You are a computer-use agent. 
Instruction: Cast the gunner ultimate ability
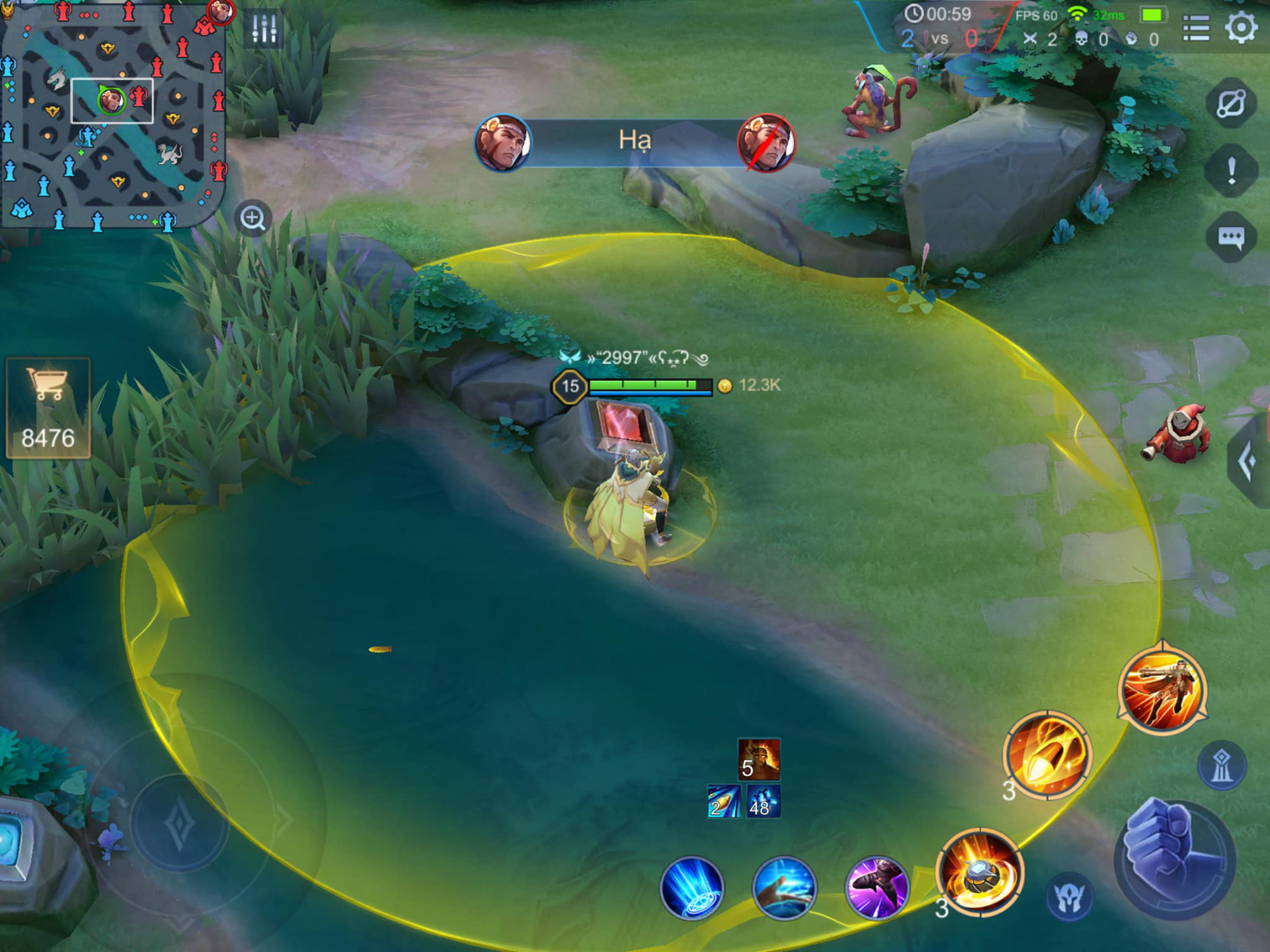point(1162,689)
